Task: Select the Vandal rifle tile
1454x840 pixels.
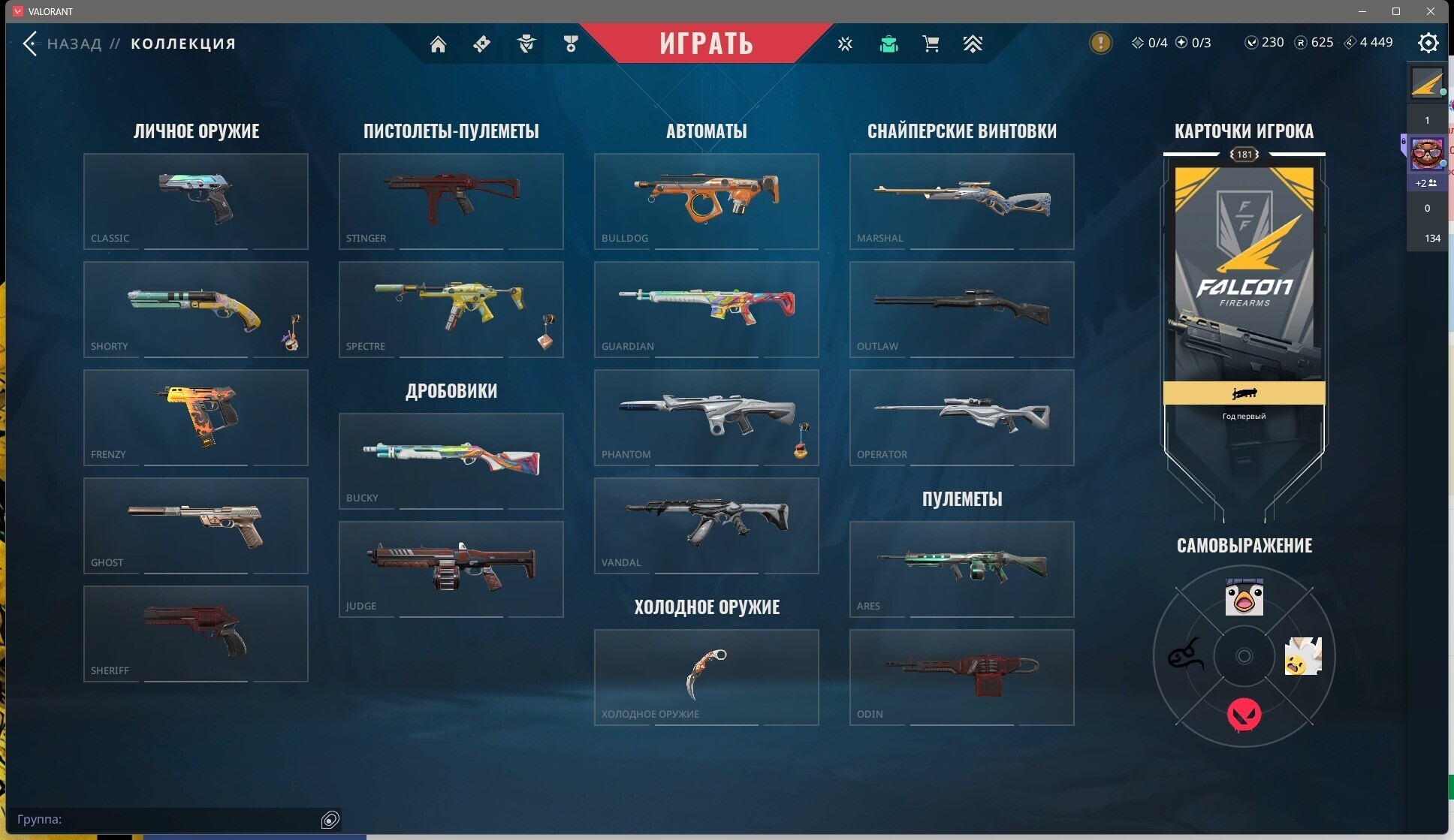Action: (707, 525)
